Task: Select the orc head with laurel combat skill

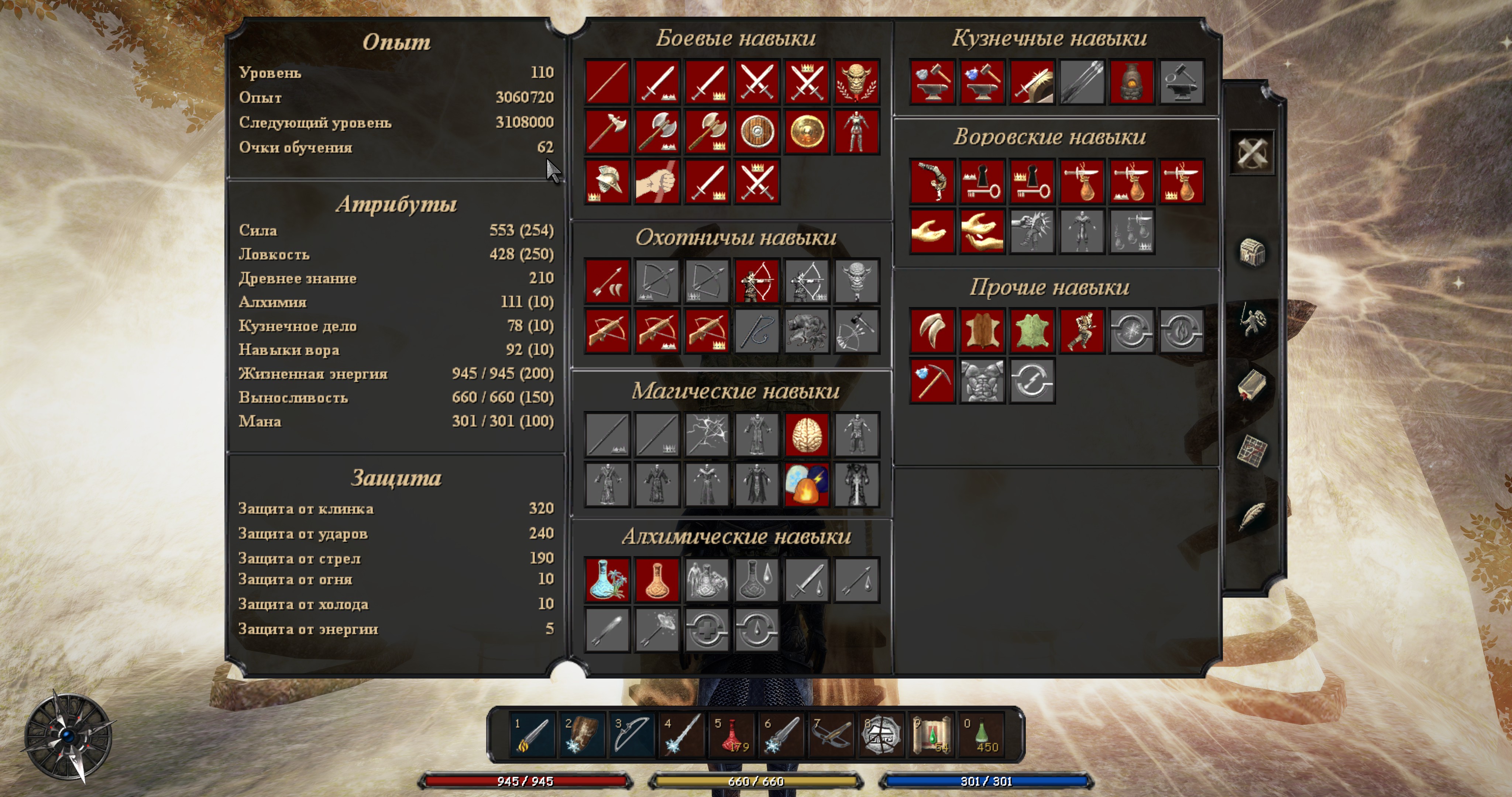Action: click(856, 82)
